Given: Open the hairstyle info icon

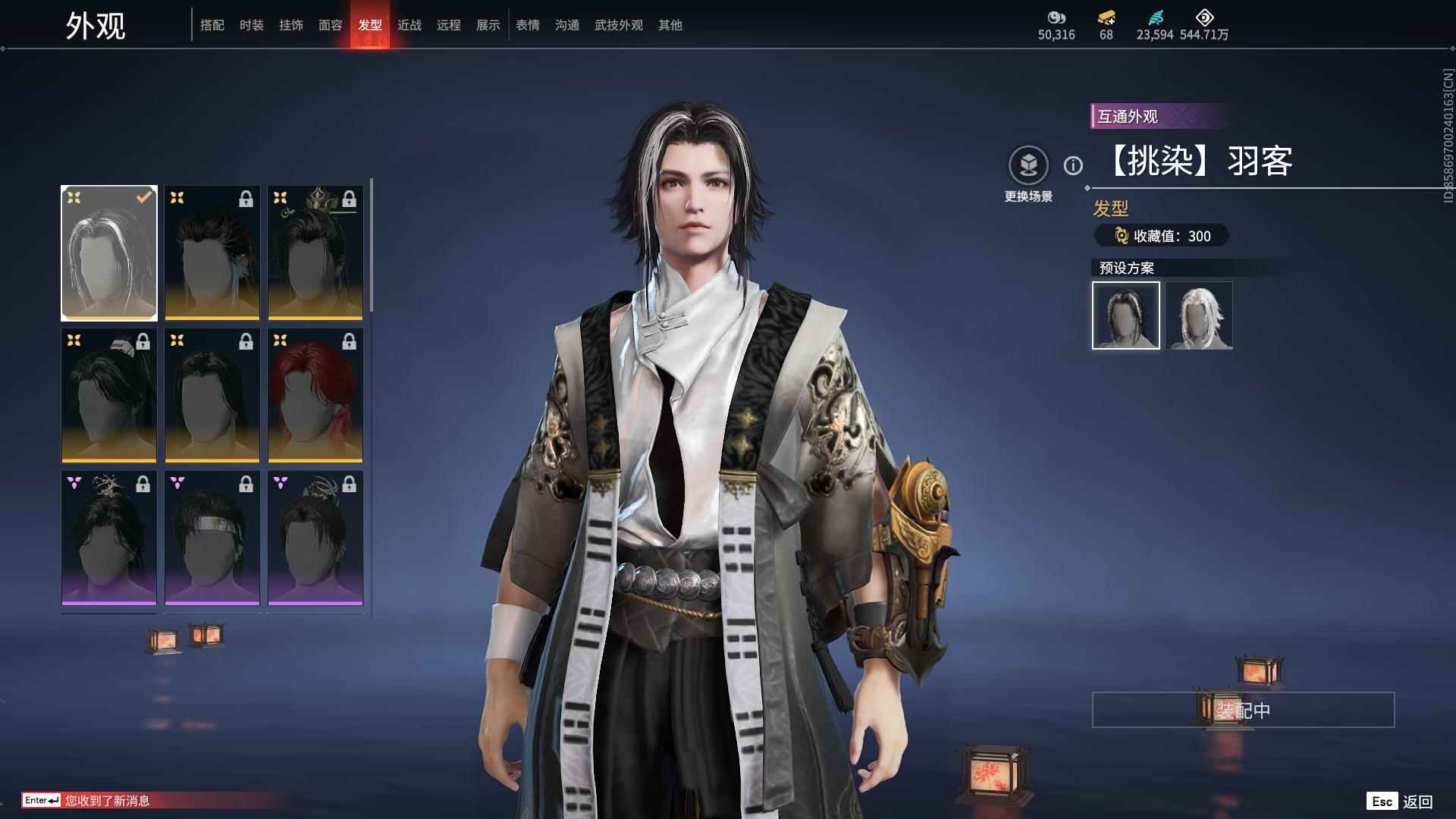Looking at the screenshot, I should click(x=1073, y=165).
